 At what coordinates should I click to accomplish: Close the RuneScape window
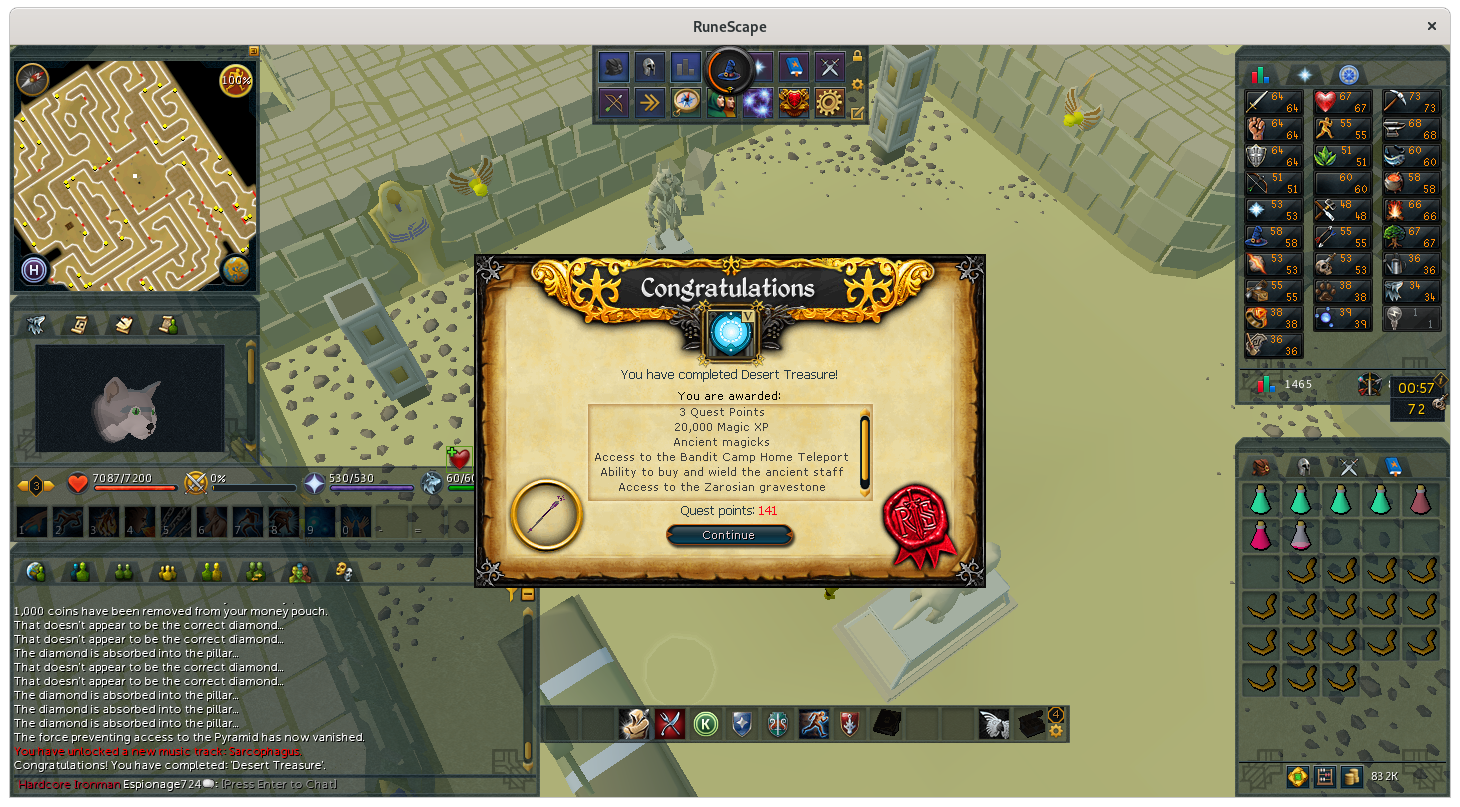(x=1433, y=26)
